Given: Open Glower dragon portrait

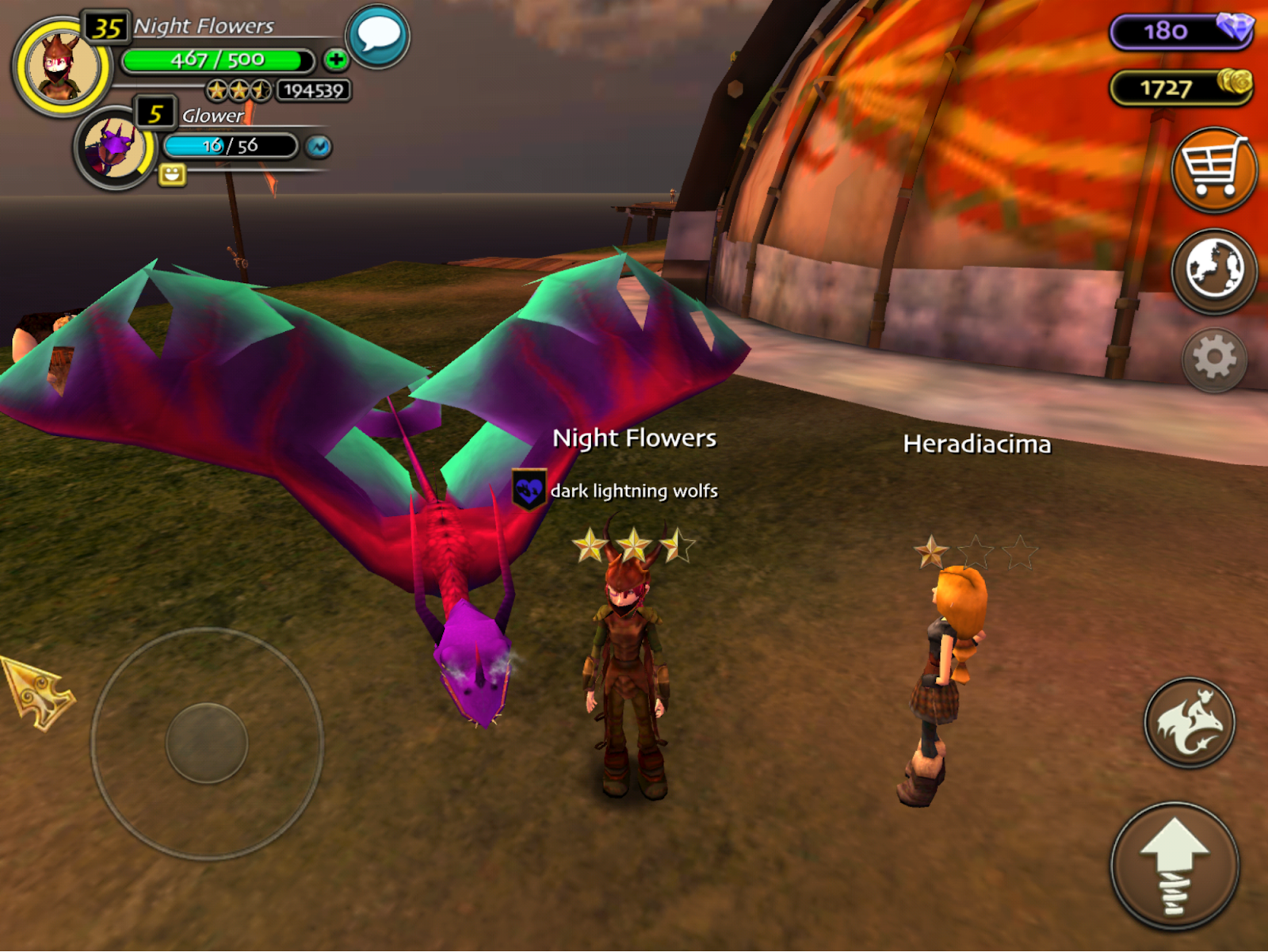Looking at the screenshot, I should (x=114, y=148).
